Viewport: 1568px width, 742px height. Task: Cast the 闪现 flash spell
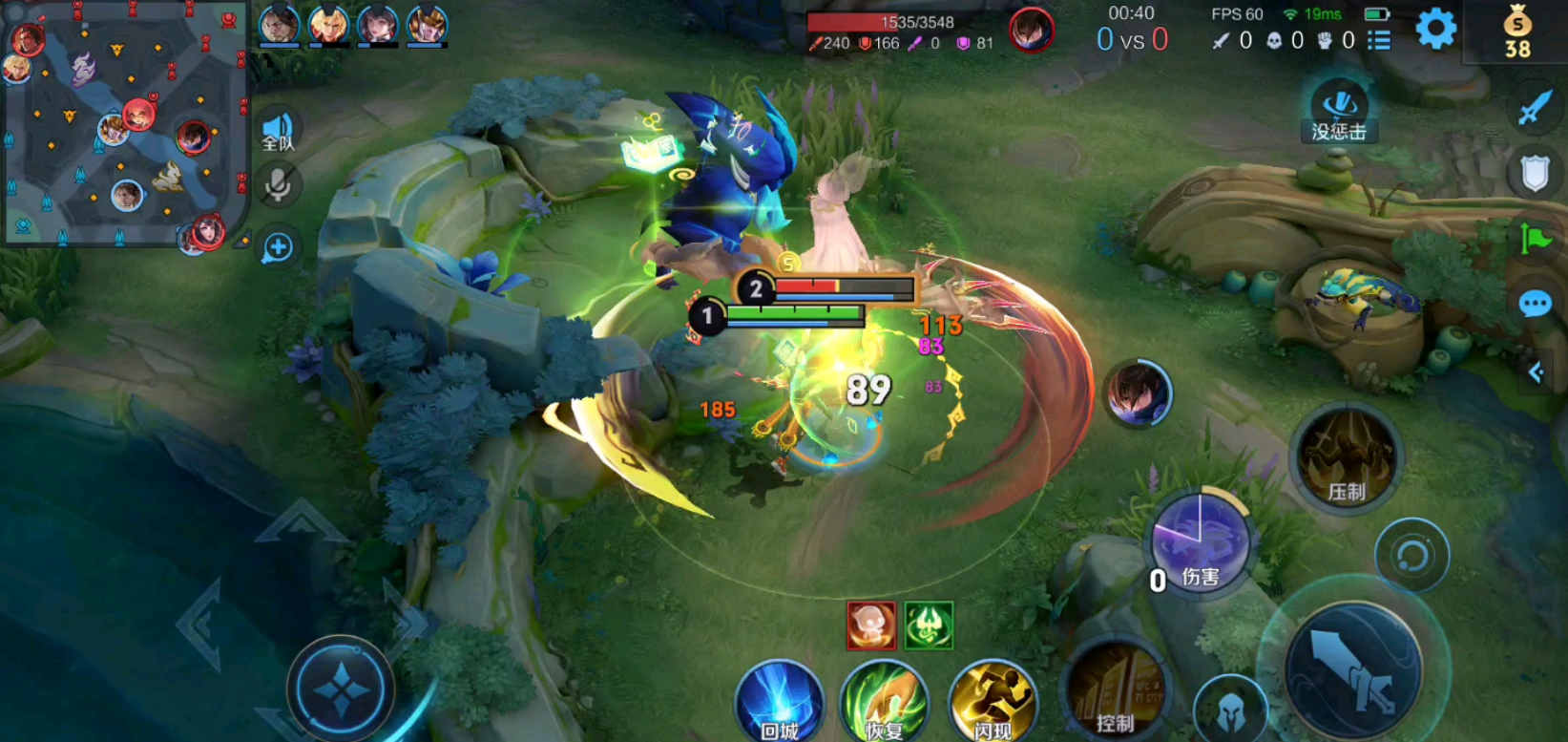click(993, 704)
